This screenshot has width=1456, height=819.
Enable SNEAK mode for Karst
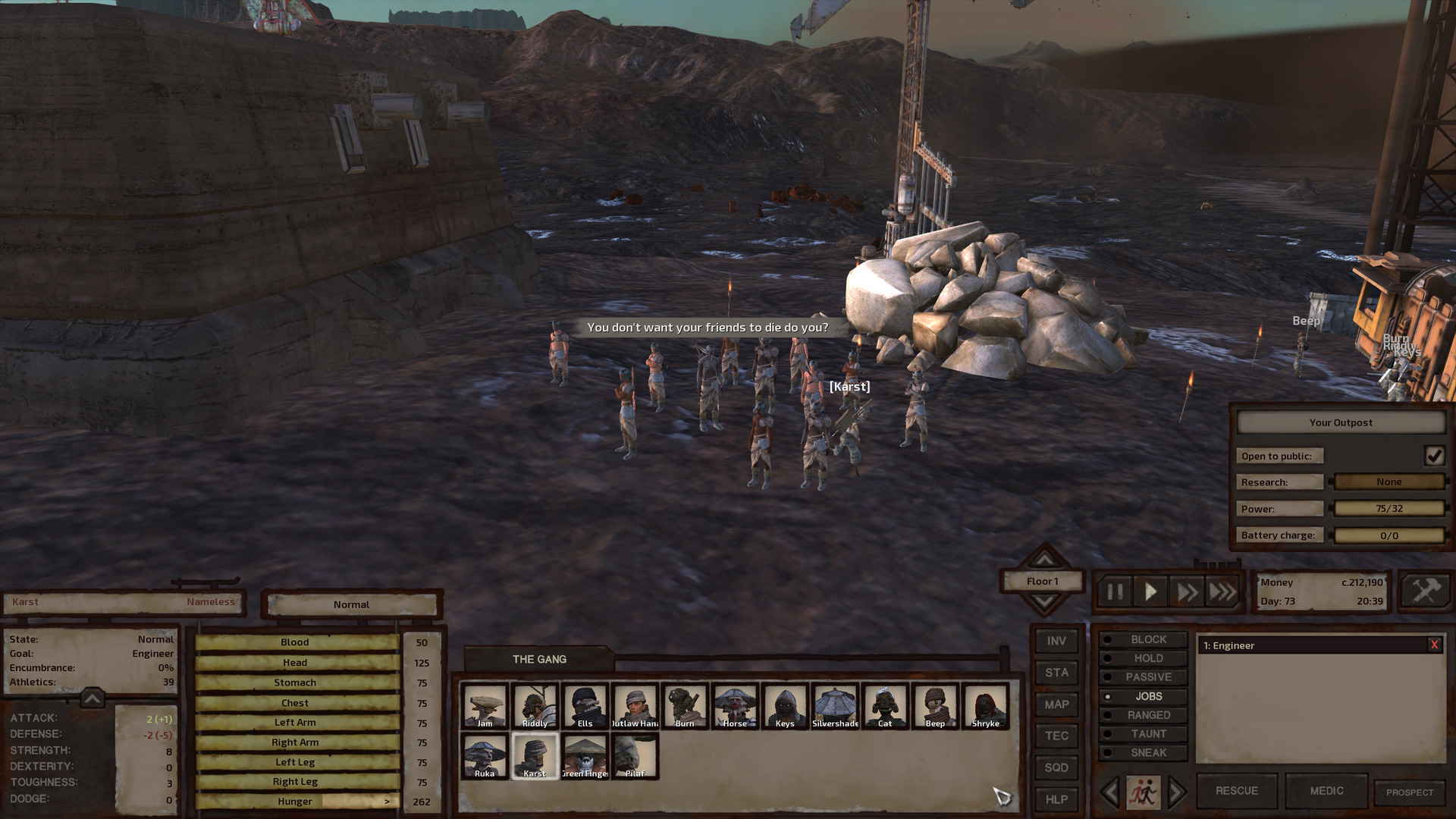(1144, 752)
